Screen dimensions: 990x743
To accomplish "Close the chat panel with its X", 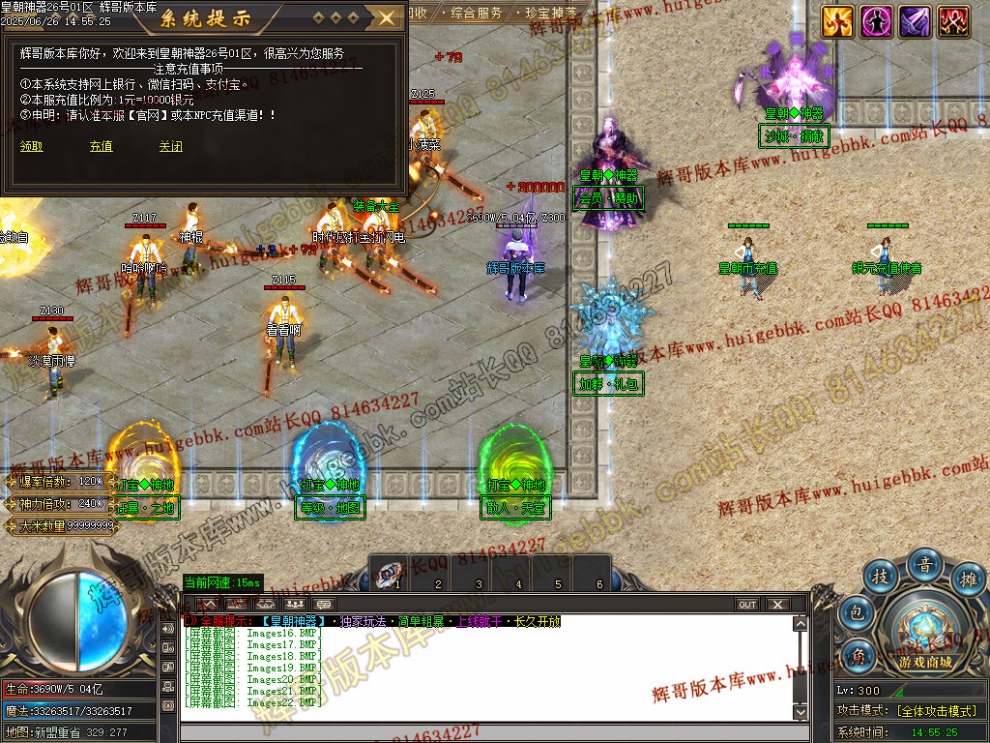I will tap(777, 604).
